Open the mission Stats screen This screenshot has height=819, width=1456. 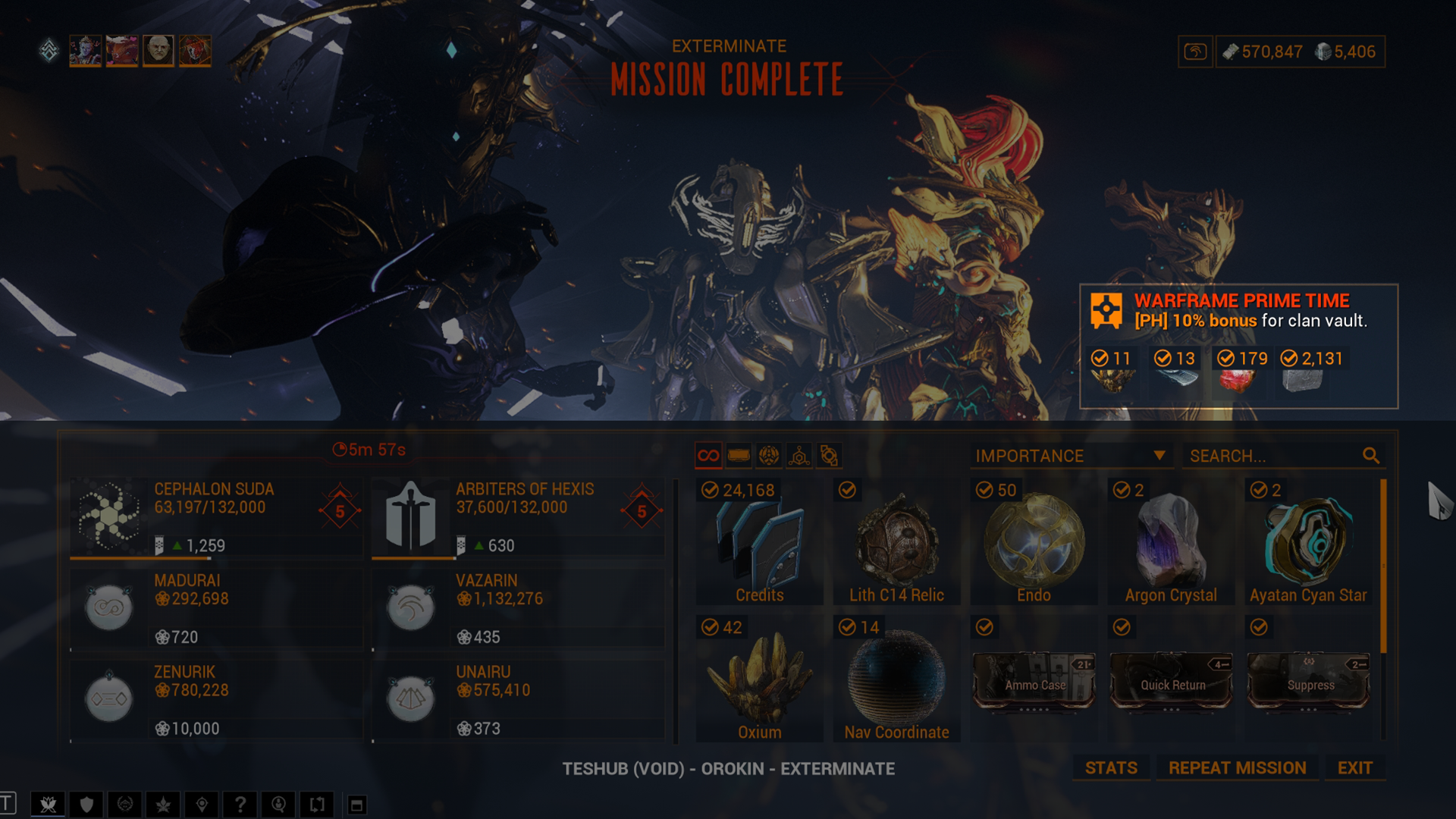pos(1110,768)
